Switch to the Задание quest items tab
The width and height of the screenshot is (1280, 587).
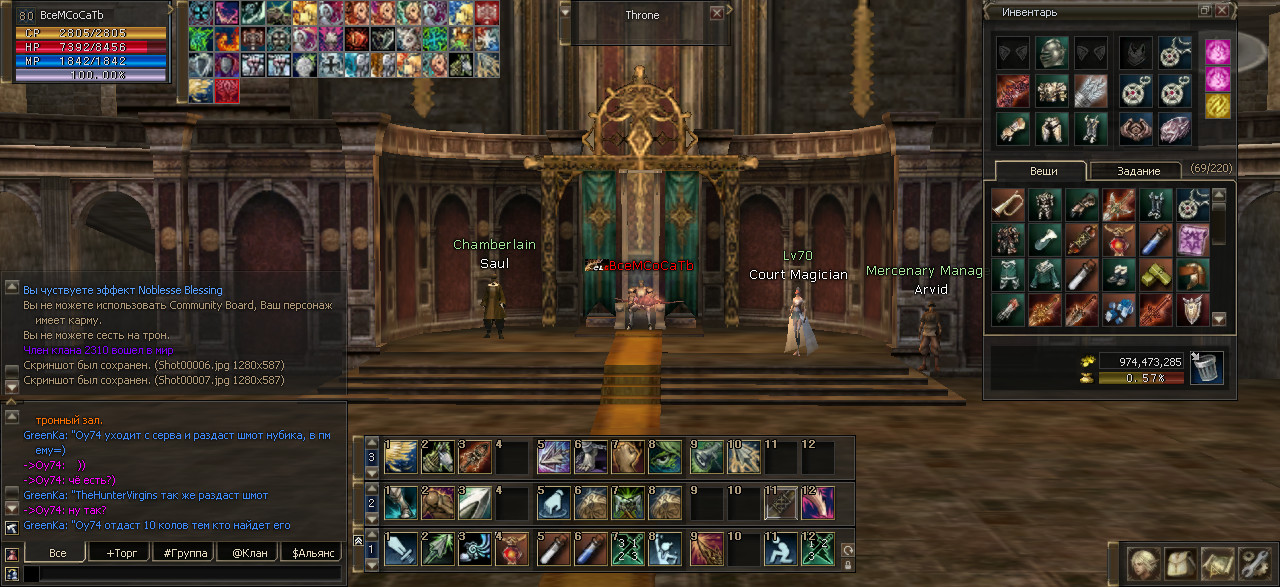click(1137, 171)
